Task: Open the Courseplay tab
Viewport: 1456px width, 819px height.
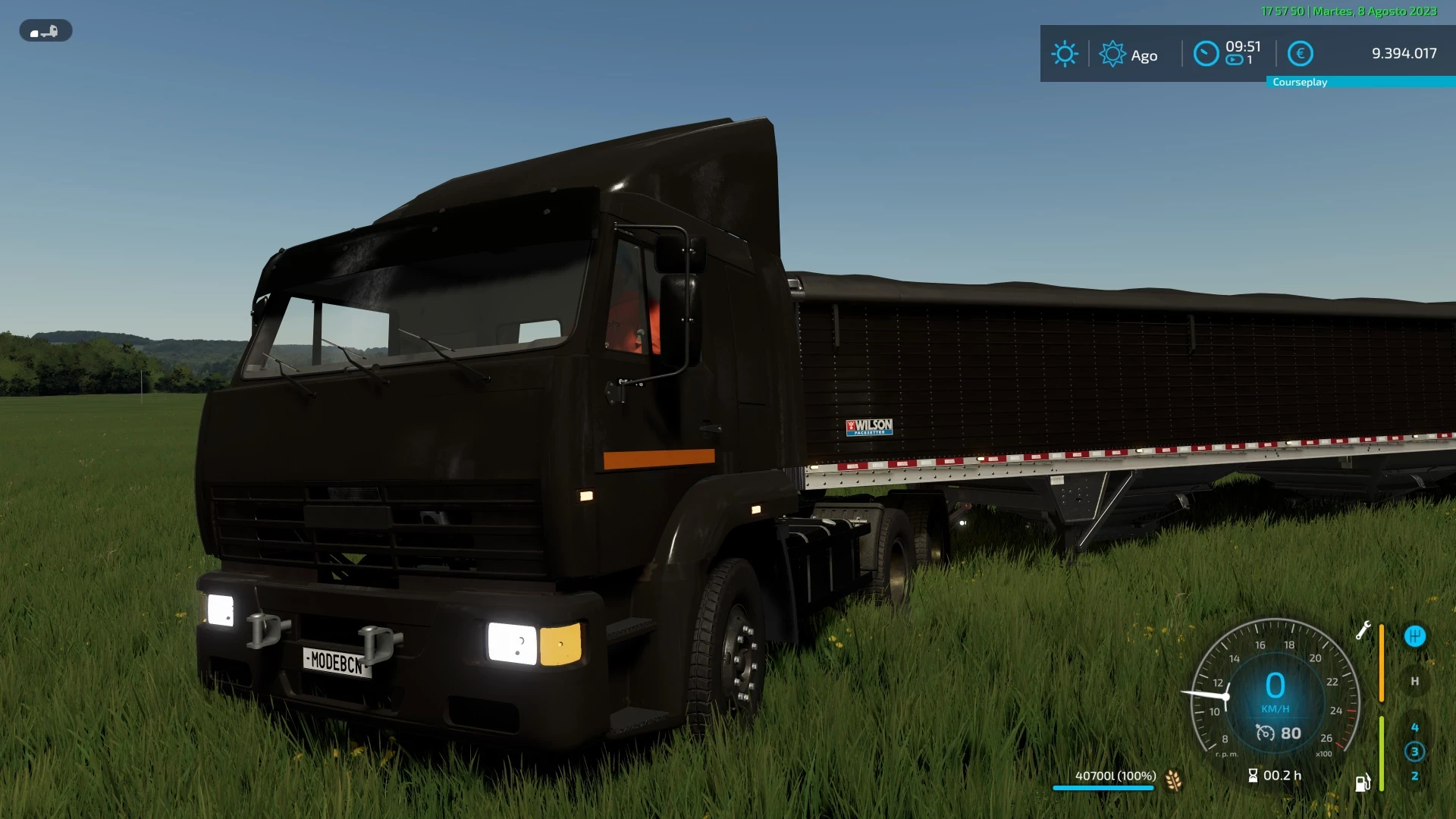Action: point(1301,82)
